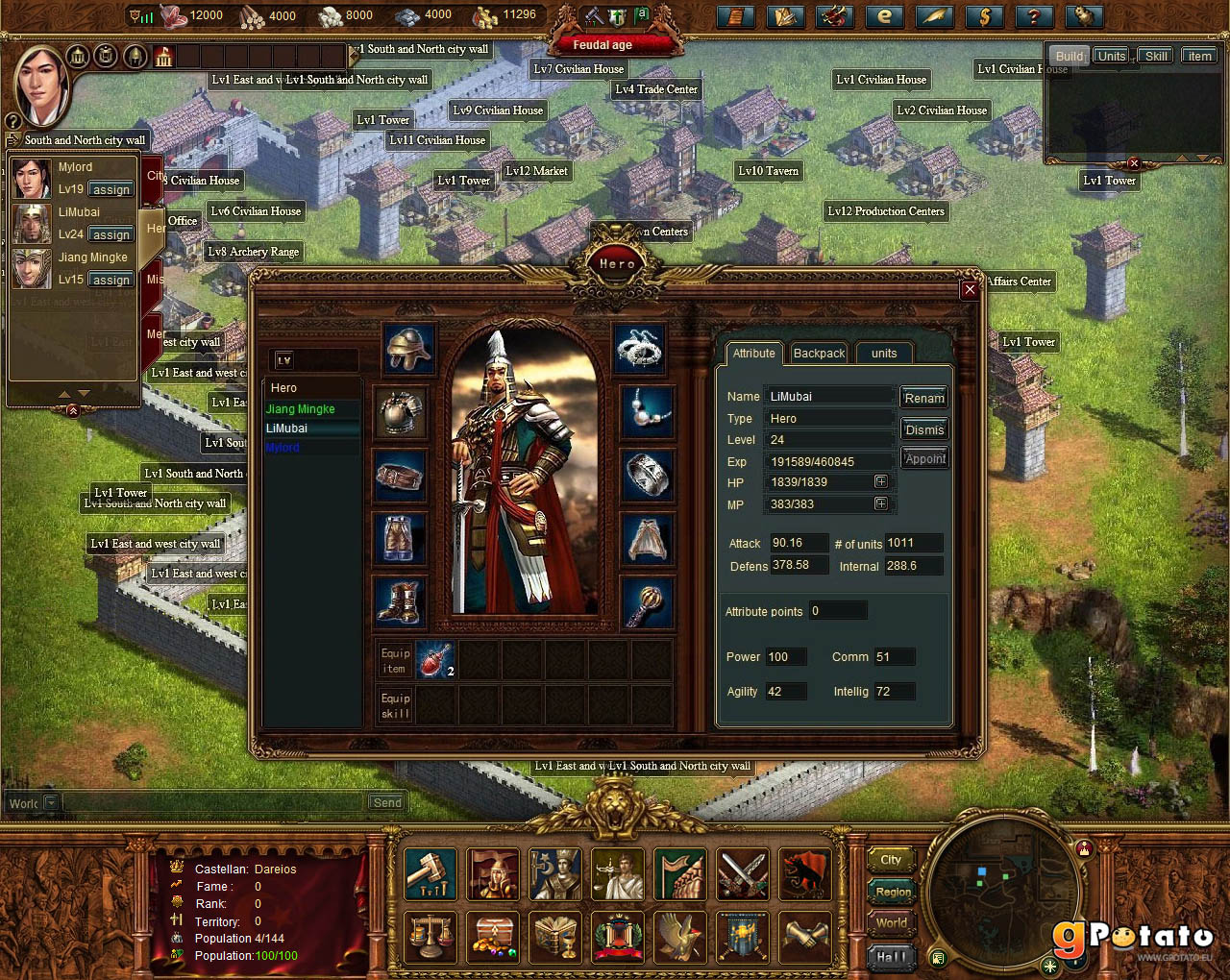Select Jiang Mingke in hero list
The height and width of the screenshot is (980, 1230).
point(301,409)
